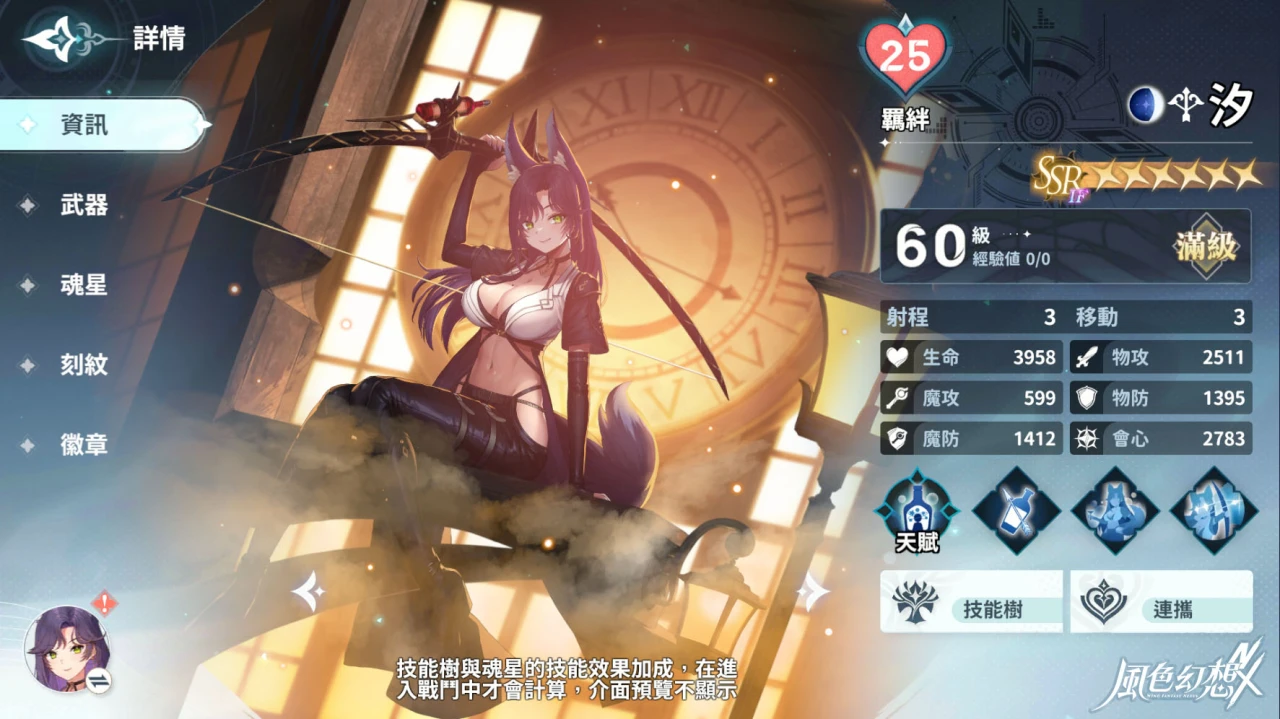Show the 刻紋 tab
Screen dimensions: 1280x719
(x=84, y=365)
